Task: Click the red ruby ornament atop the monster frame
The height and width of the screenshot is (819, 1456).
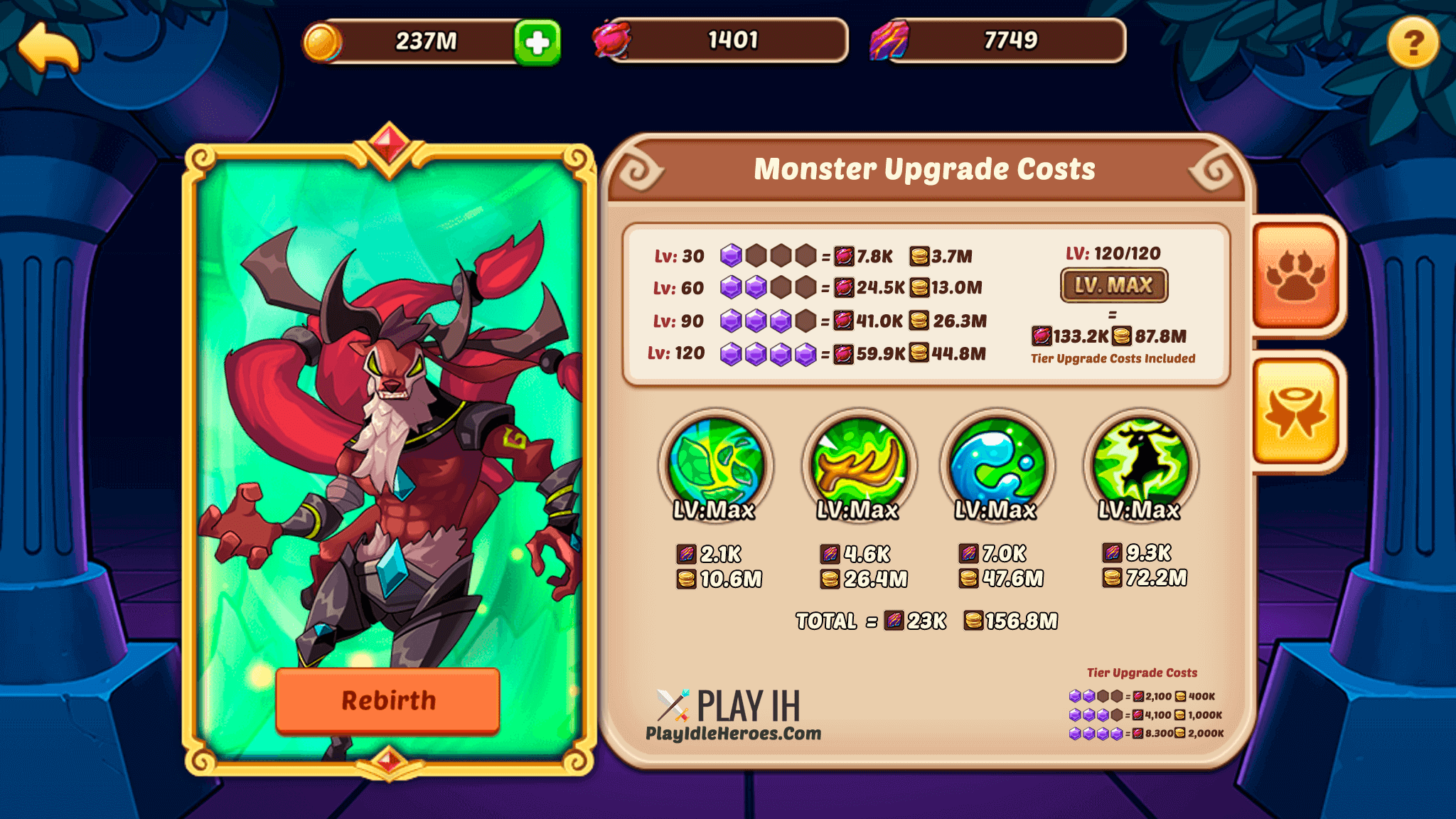Action: point(387,142)
